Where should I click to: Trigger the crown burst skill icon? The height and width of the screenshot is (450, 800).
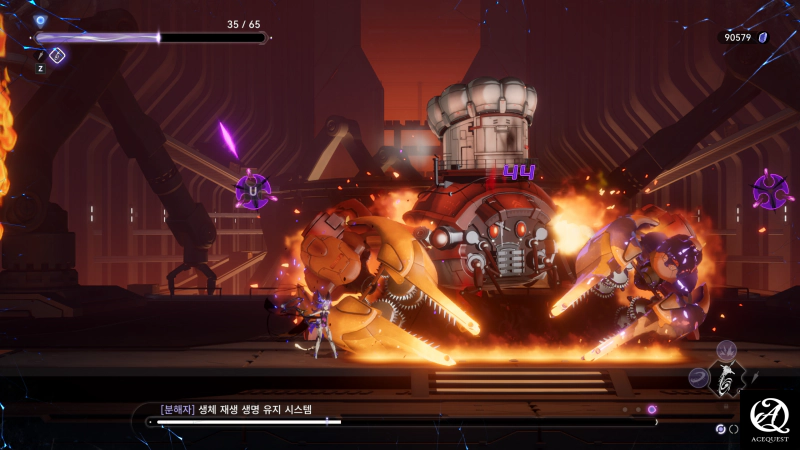(x=726, y=348)
